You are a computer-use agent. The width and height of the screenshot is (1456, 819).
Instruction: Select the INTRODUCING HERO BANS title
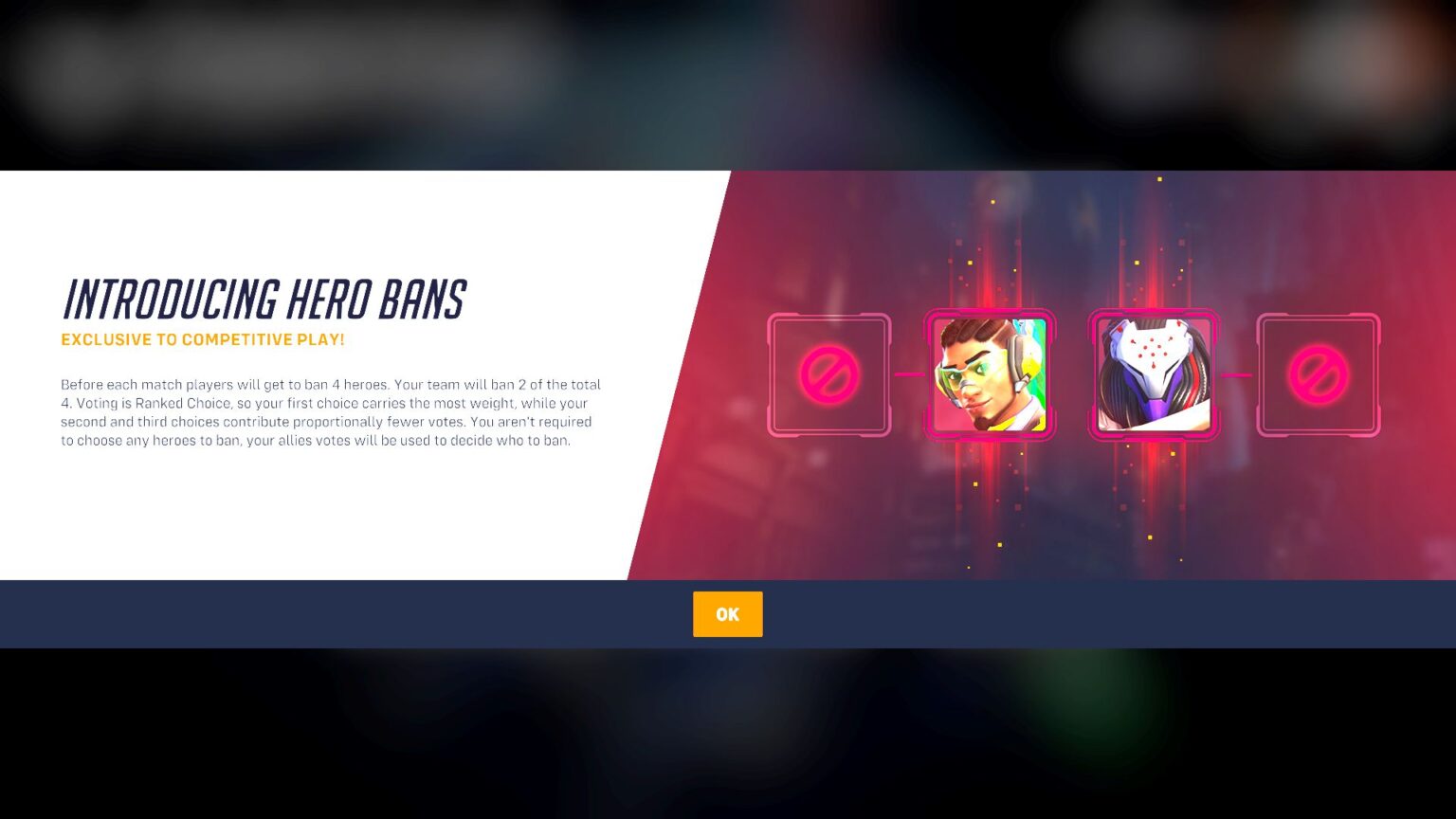click(x=264, y=300)
